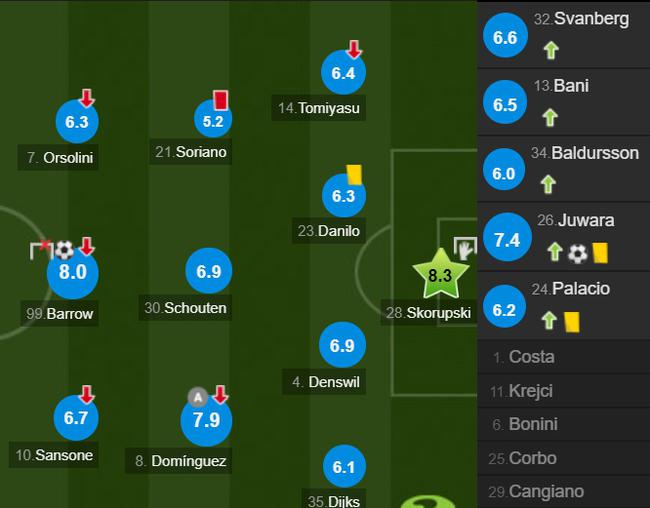The width and height of the screenshot is (650, 508).
Task: Open Sansone's 6.7 rating bubble
Action: 77,418
